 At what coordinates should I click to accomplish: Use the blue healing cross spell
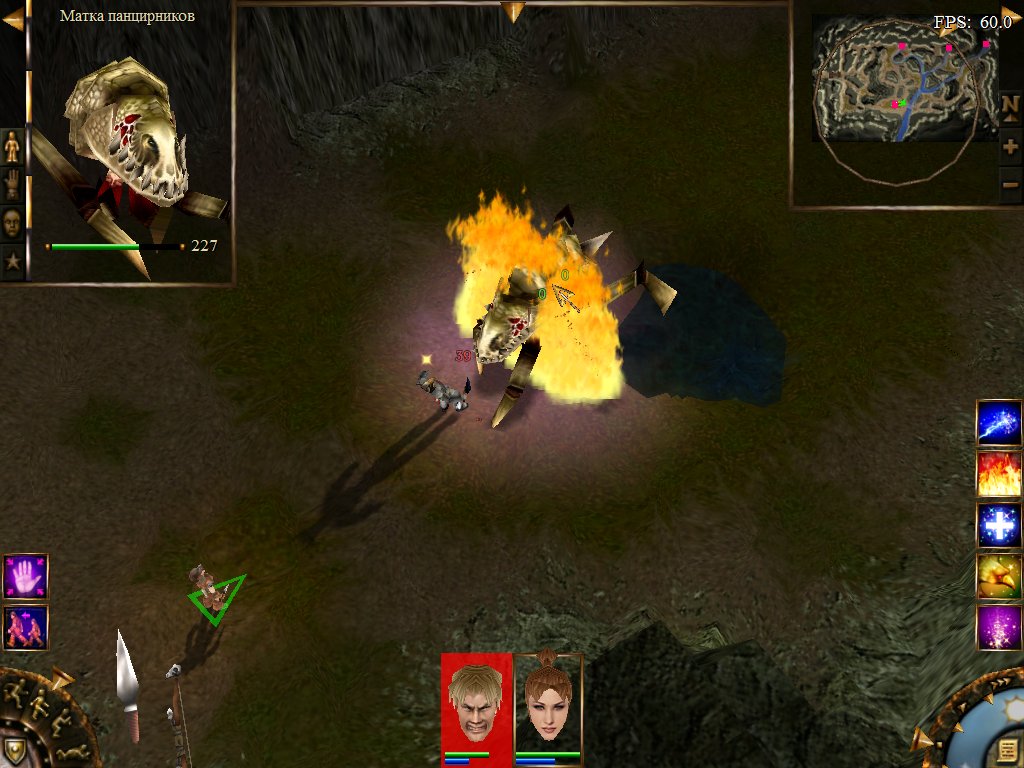point(998,524)
